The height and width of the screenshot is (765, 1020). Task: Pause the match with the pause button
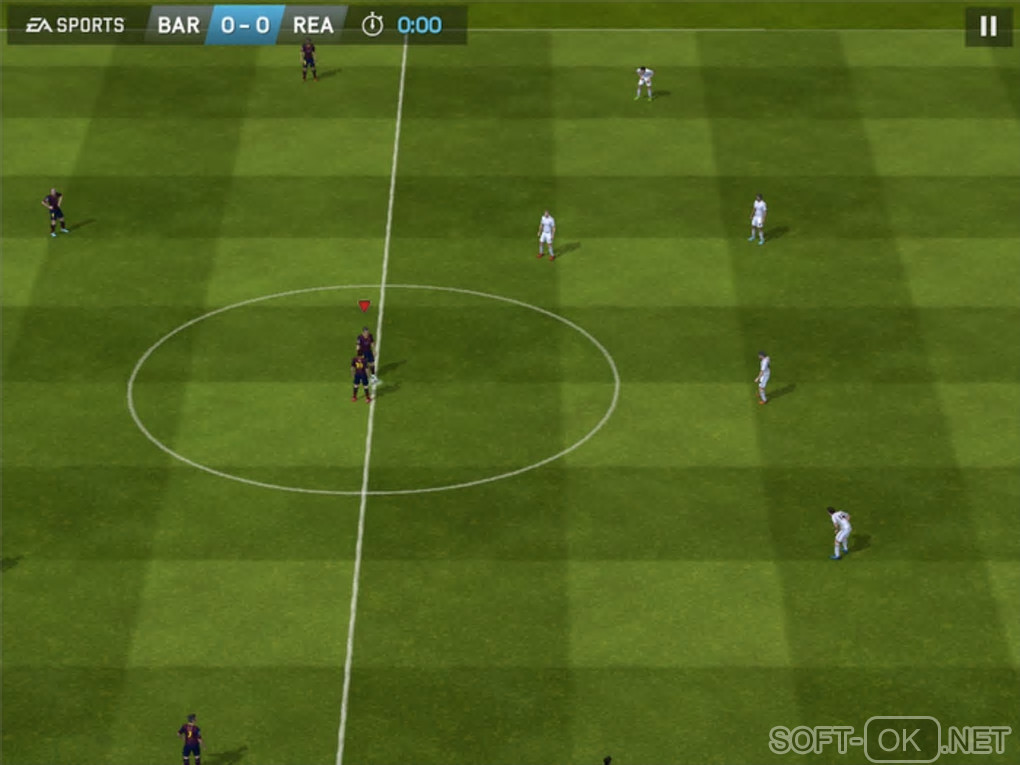click(988, 27)
